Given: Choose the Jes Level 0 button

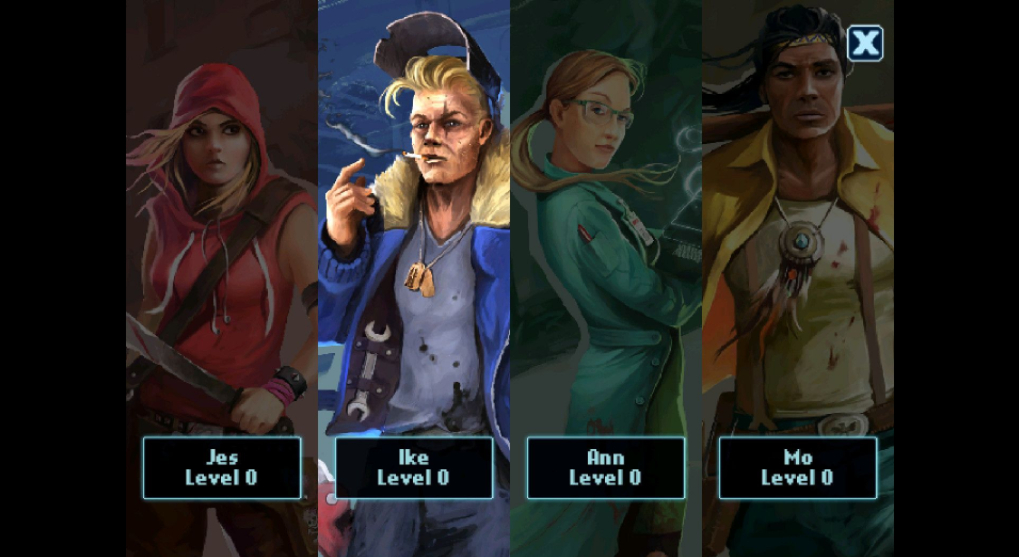Looking at the screenshot, I should 221,467.
